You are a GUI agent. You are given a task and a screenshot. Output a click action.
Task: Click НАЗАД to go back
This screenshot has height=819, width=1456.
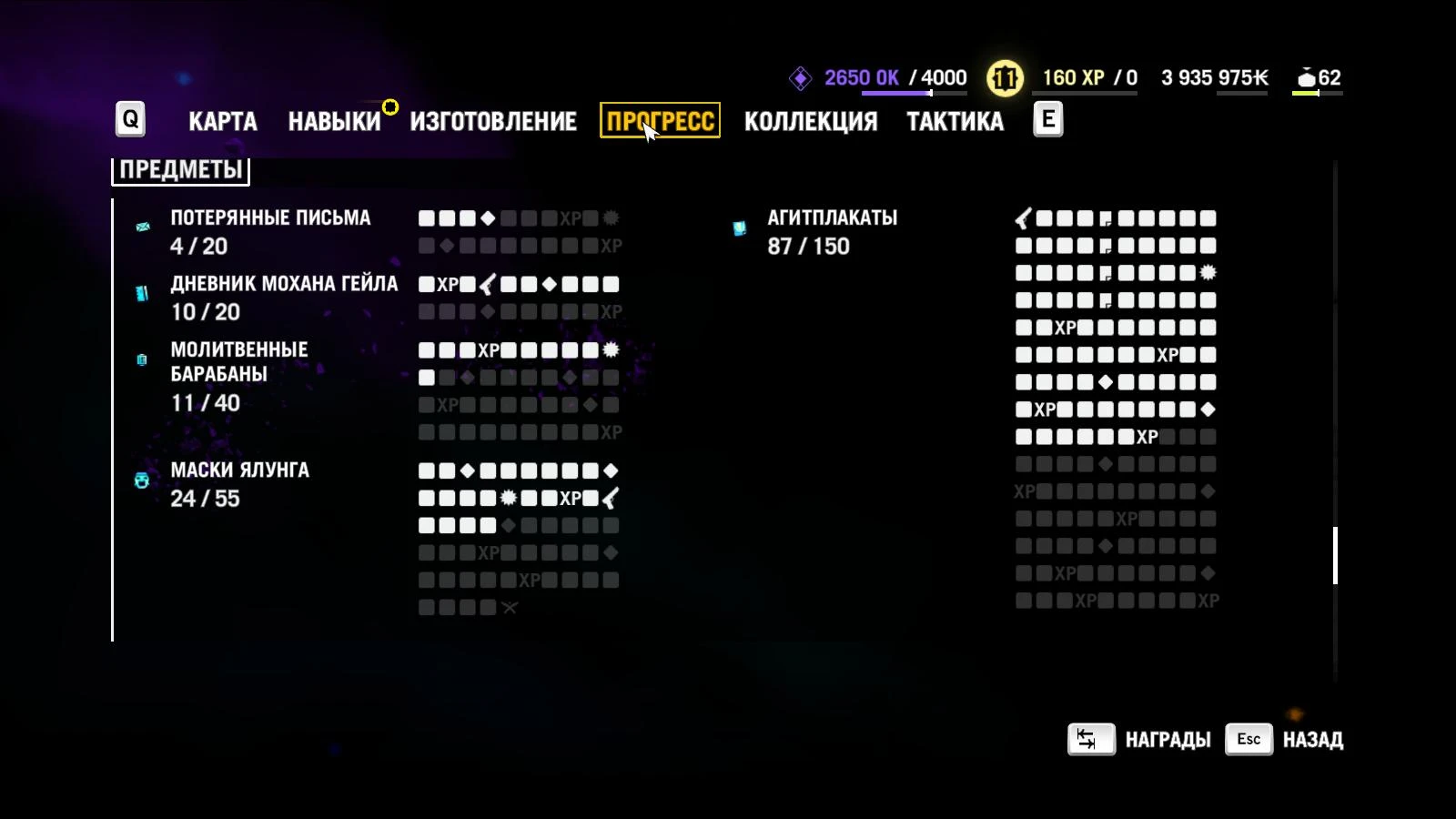click(1313, 739)
